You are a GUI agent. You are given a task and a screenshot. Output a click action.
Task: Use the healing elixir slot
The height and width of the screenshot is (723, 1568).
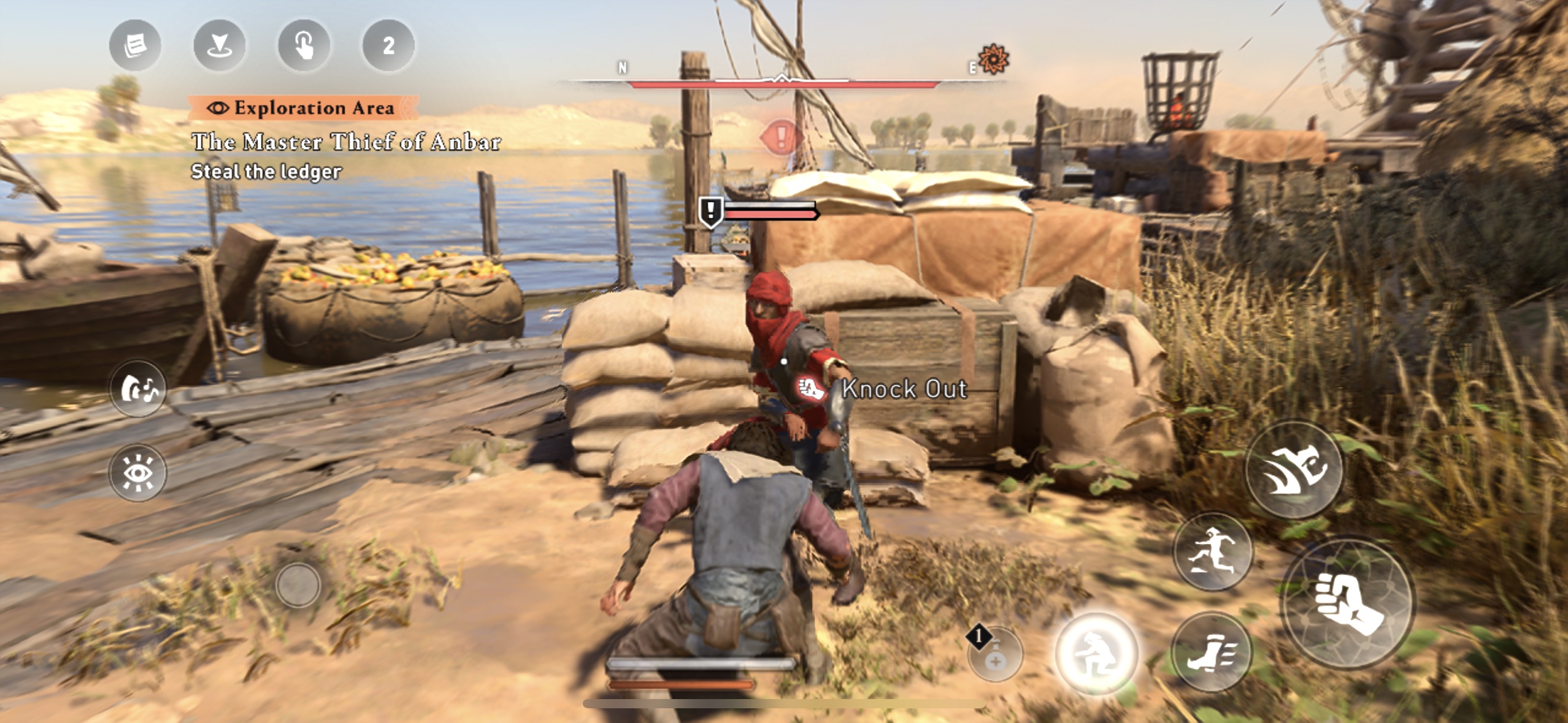995,655
